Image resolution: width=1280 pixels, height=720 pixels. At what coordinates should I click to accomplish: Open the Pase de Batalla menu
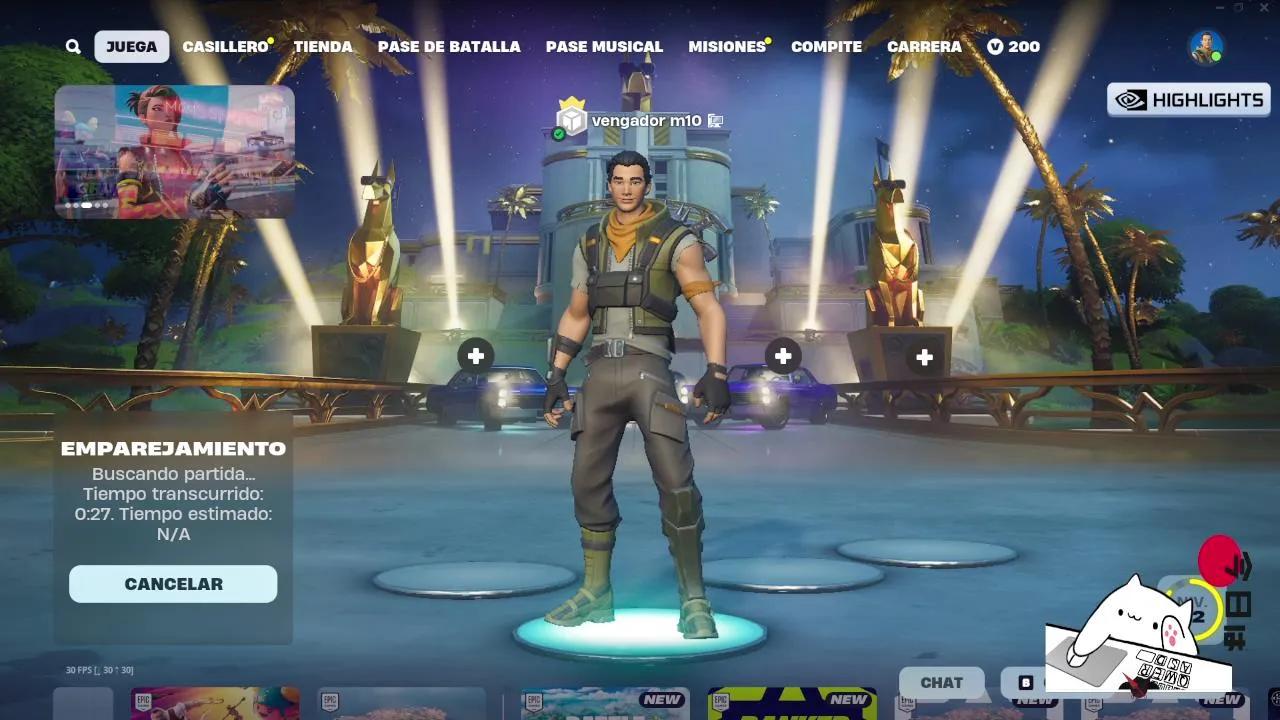pyautogui.click(x=448, y=46)
